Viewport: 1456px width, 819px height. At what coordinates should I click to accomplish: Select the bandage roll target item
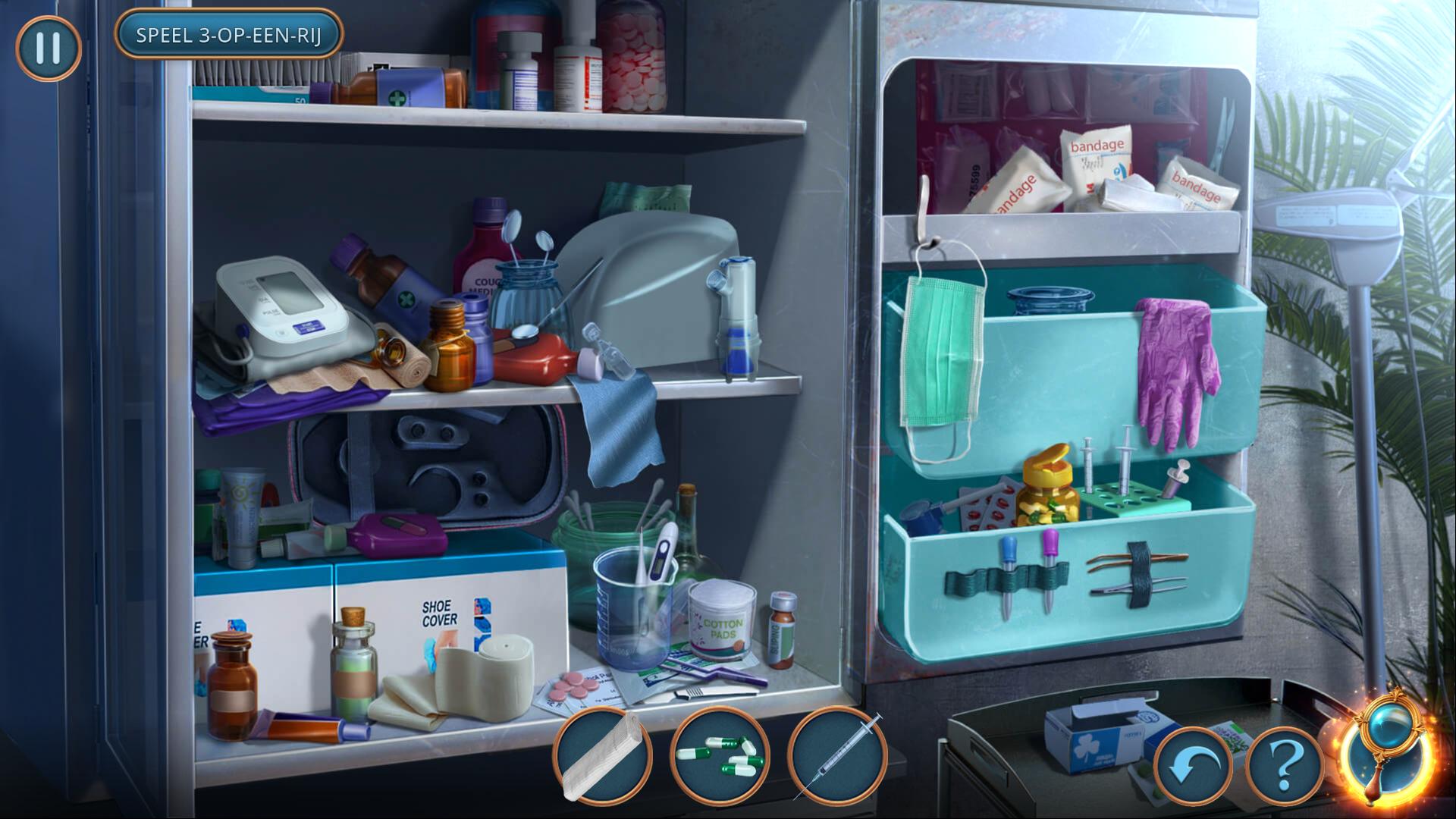604,756
